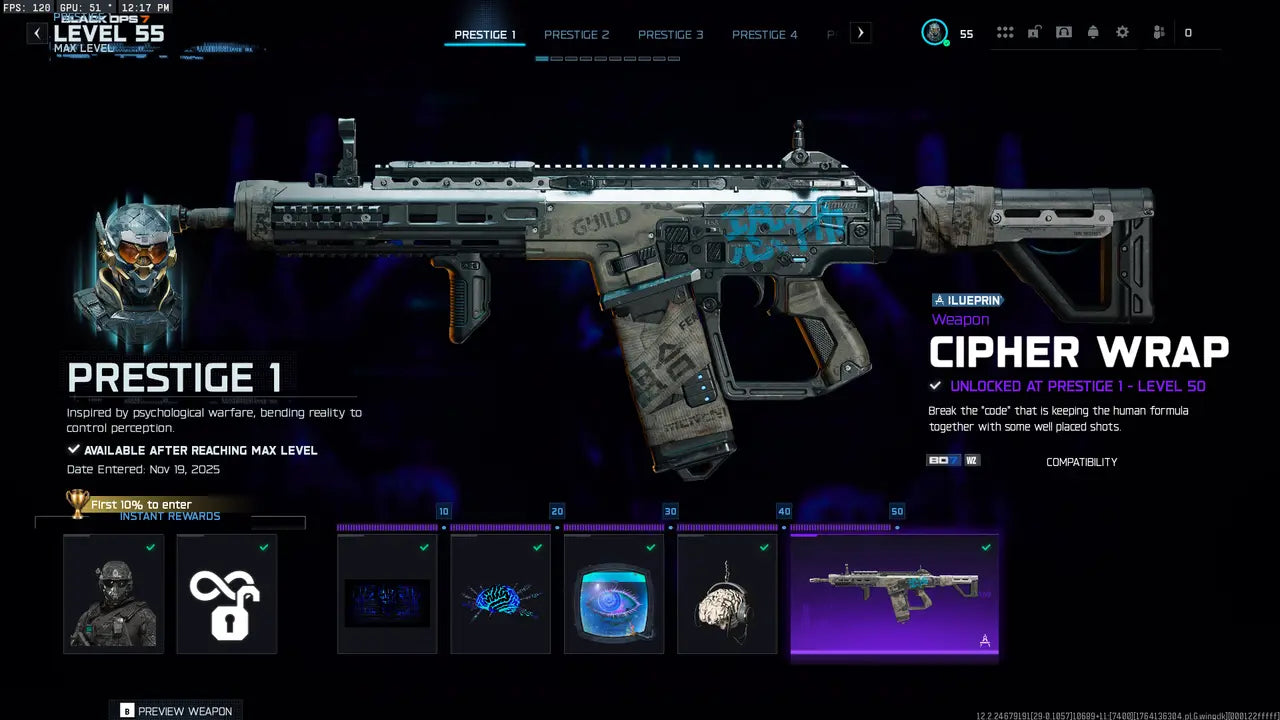Viewport: 1280px width, 720px height.
Task: Click the trophy icon near First 10% banner
Action: 79,504
